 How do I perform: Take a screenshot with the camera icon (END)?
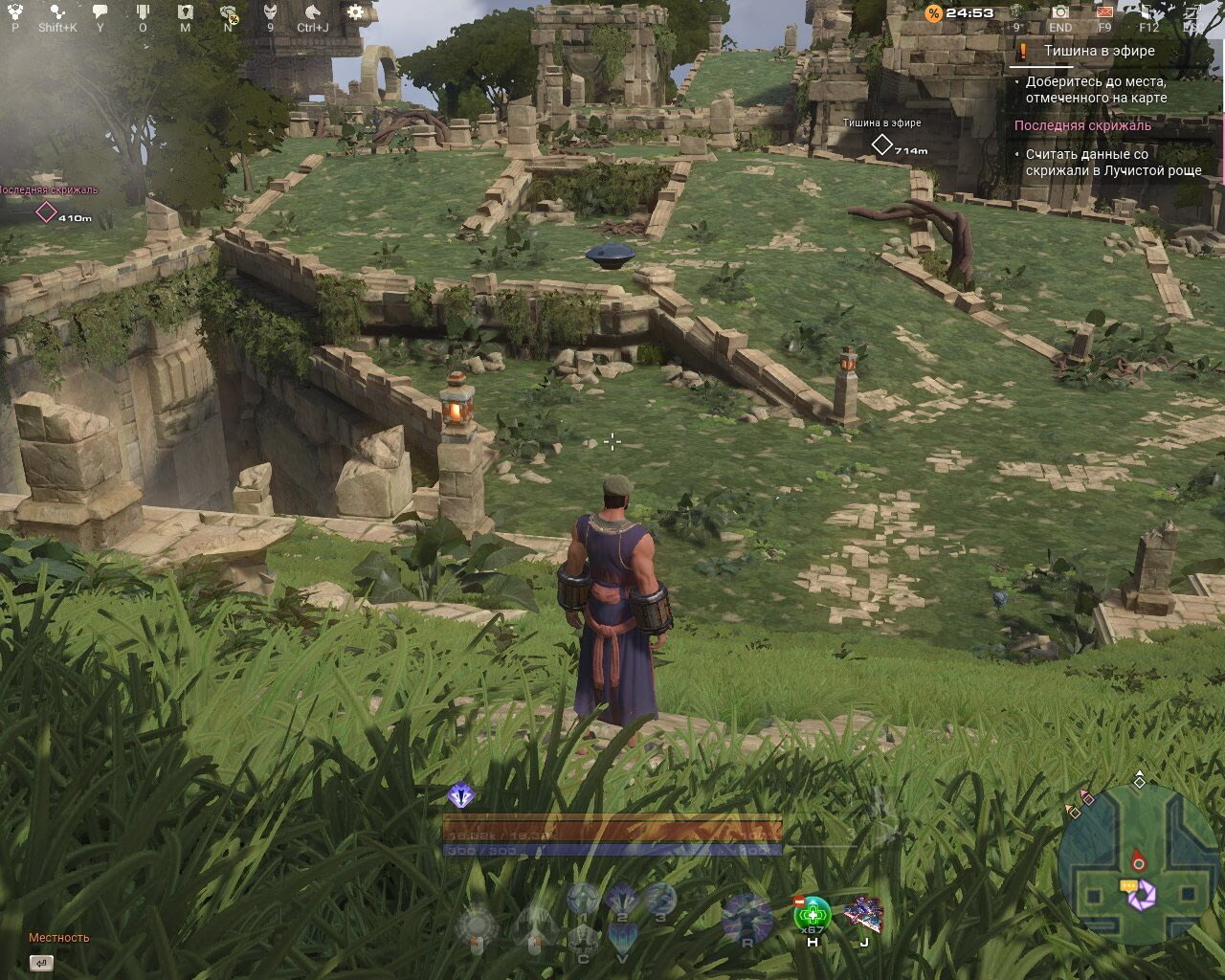click(x=1060, y=13)
